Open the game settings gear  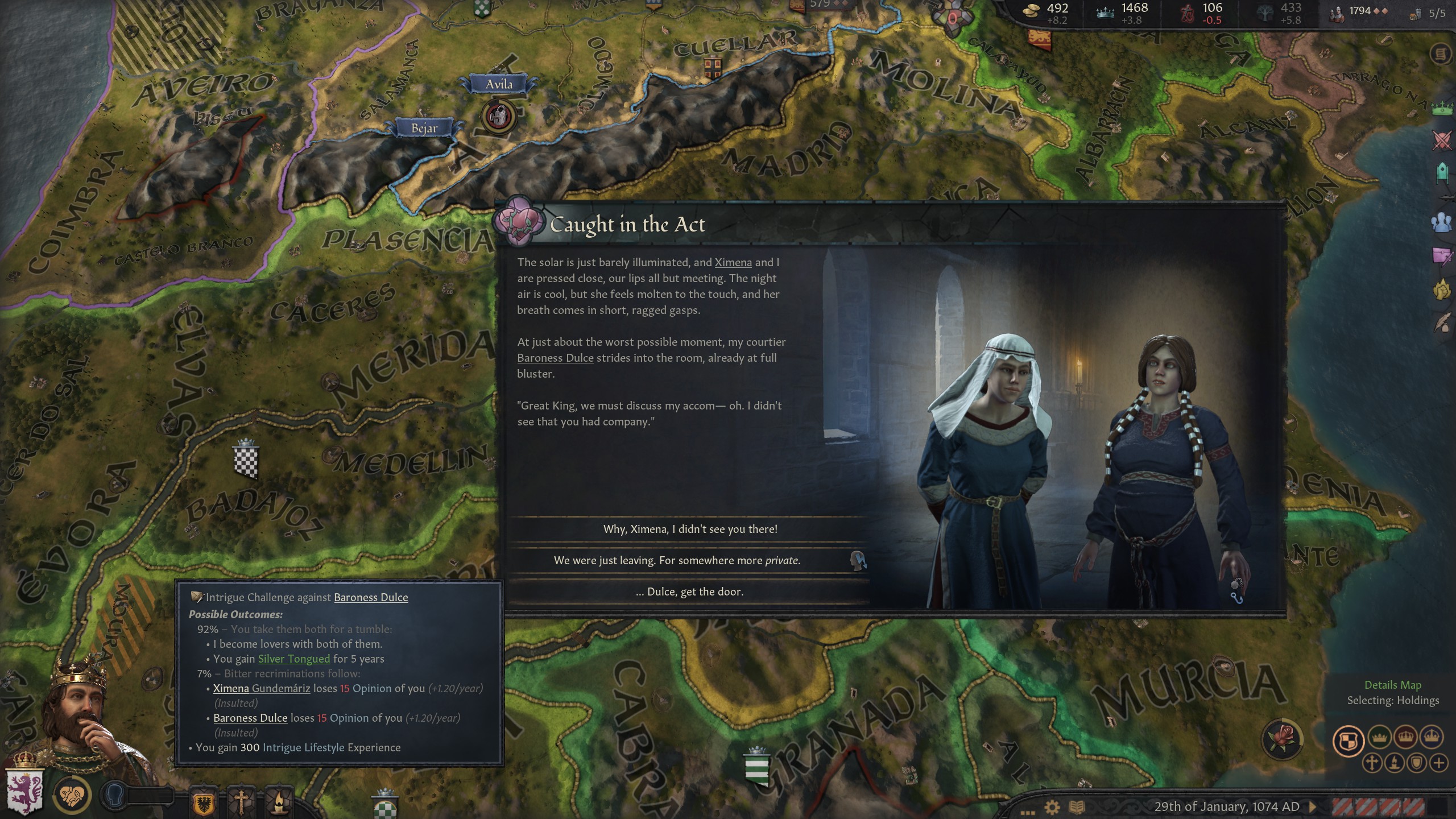click(x=1052, y=807)
